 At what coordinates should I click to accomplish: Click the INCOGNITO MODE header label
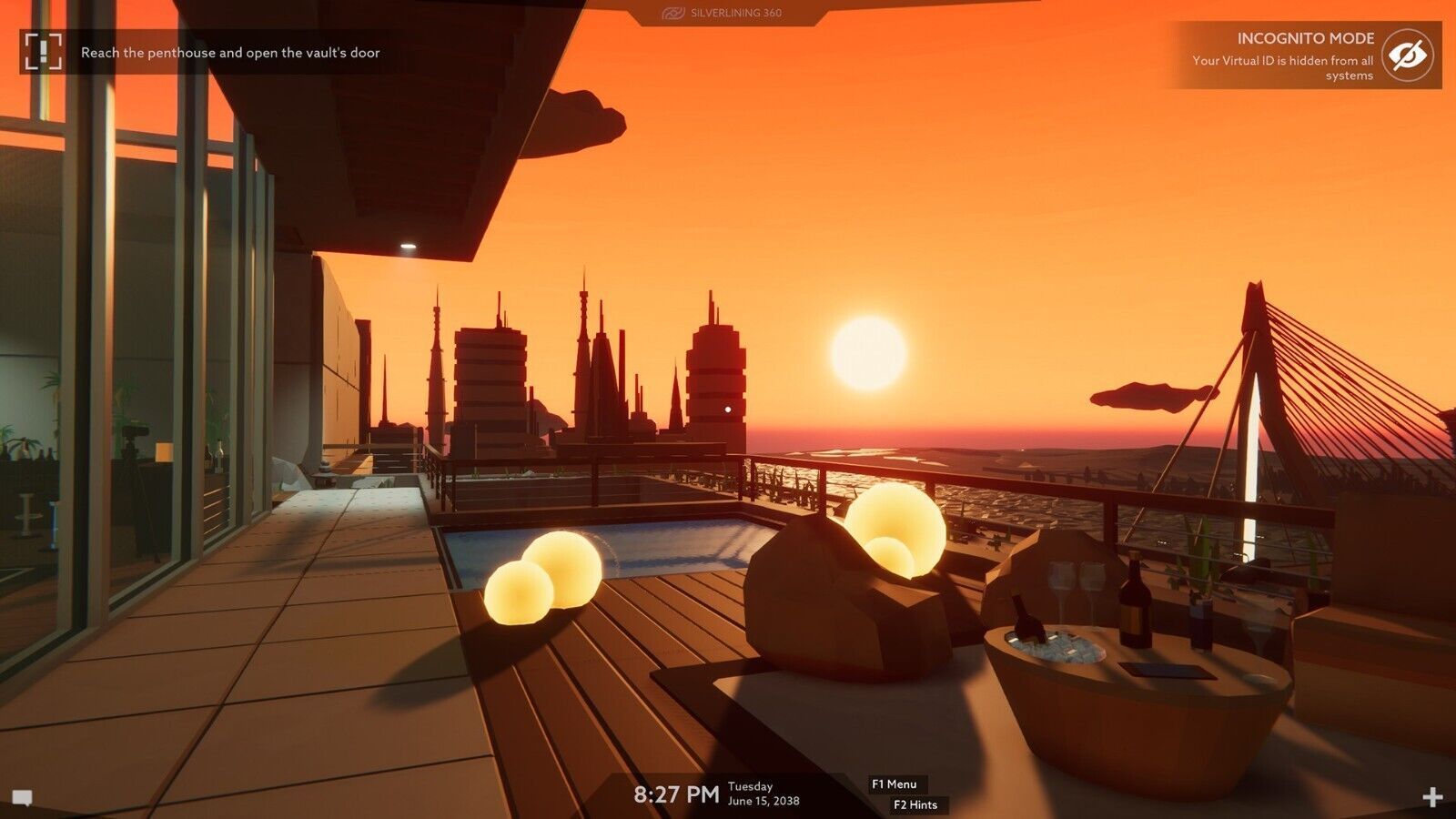point(1304,39)
